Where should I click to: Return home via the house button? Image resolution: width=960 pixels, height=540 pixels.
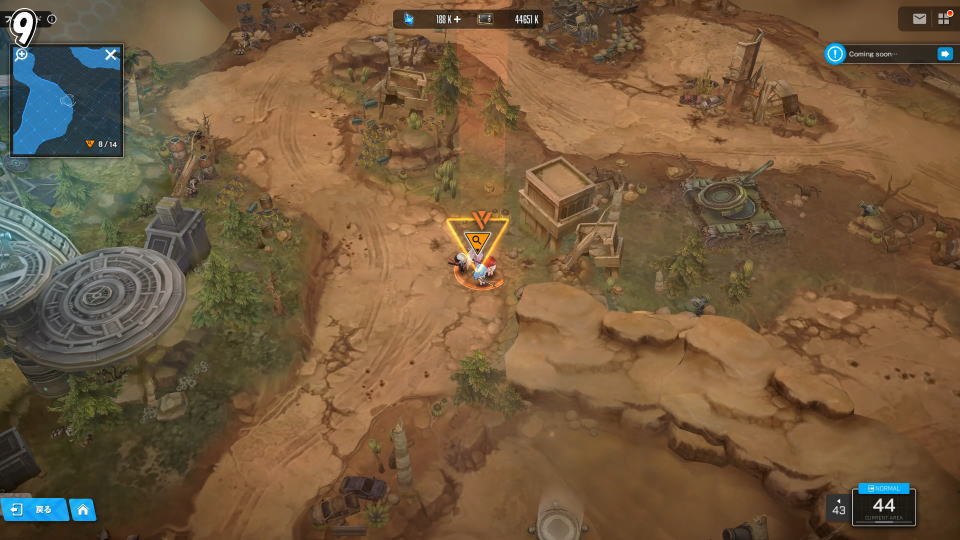pos(82,510)
